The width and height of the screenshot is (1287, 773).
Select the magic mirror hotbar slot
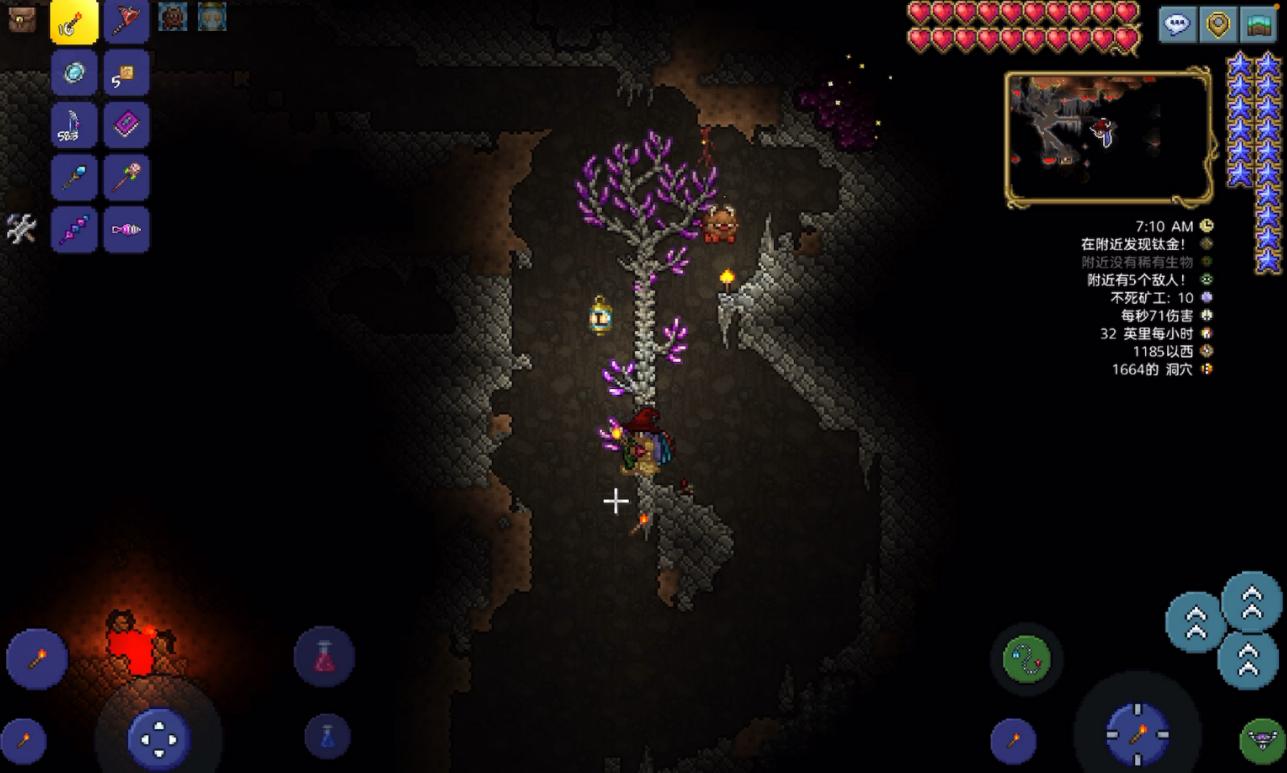[75, 73]
